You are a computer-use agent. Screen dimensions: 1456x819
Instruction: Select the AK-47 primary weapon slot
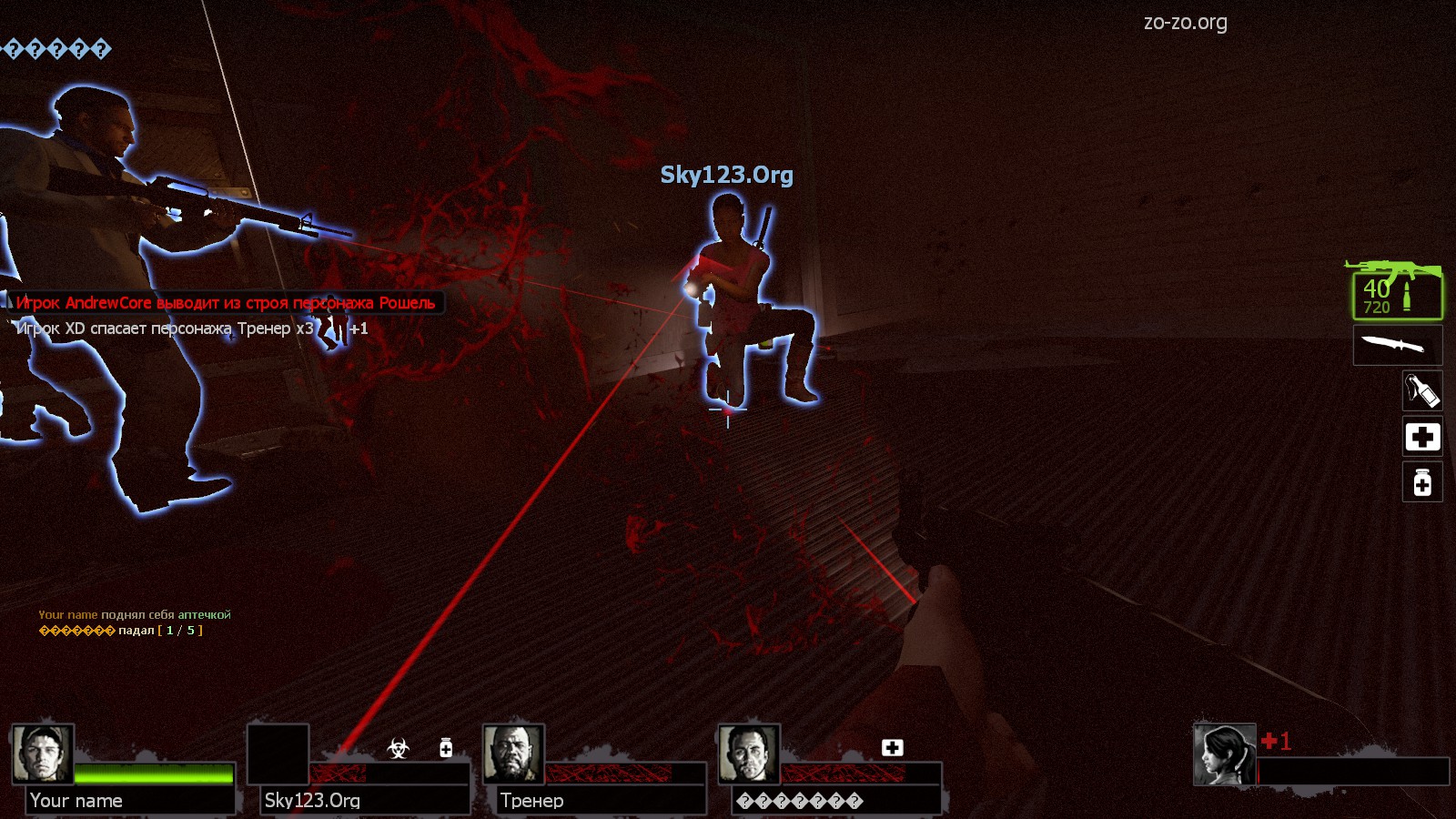tap(1397, 291)
